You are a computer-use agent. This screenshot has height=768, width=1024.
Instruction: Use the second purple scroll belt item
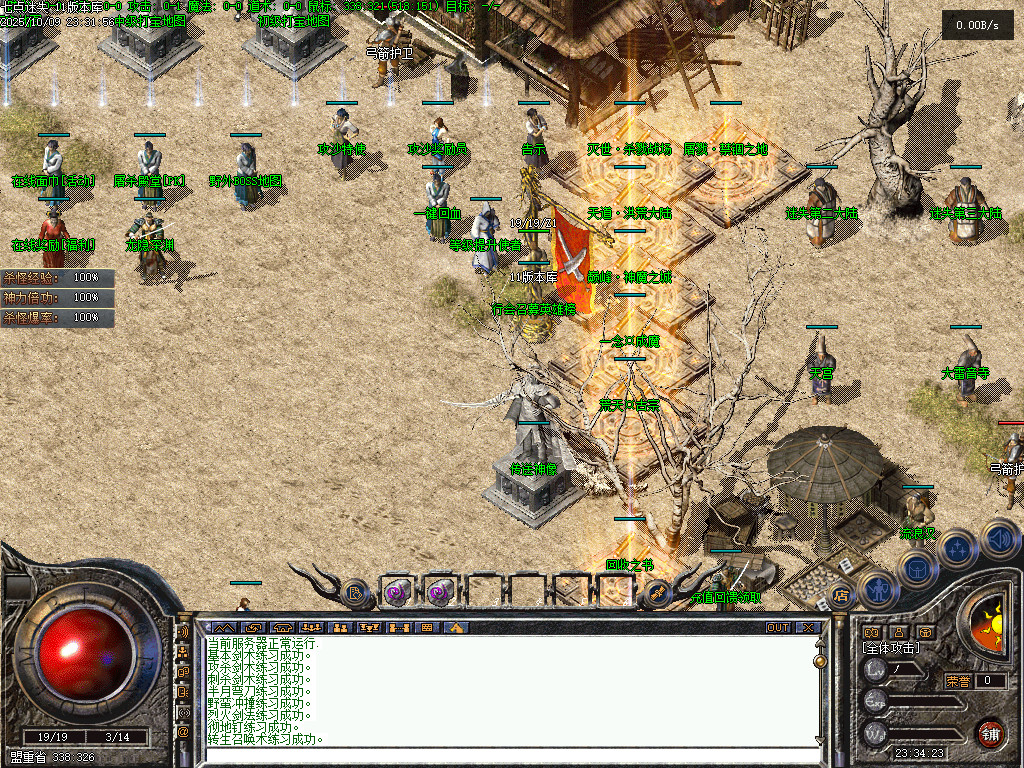441,592
